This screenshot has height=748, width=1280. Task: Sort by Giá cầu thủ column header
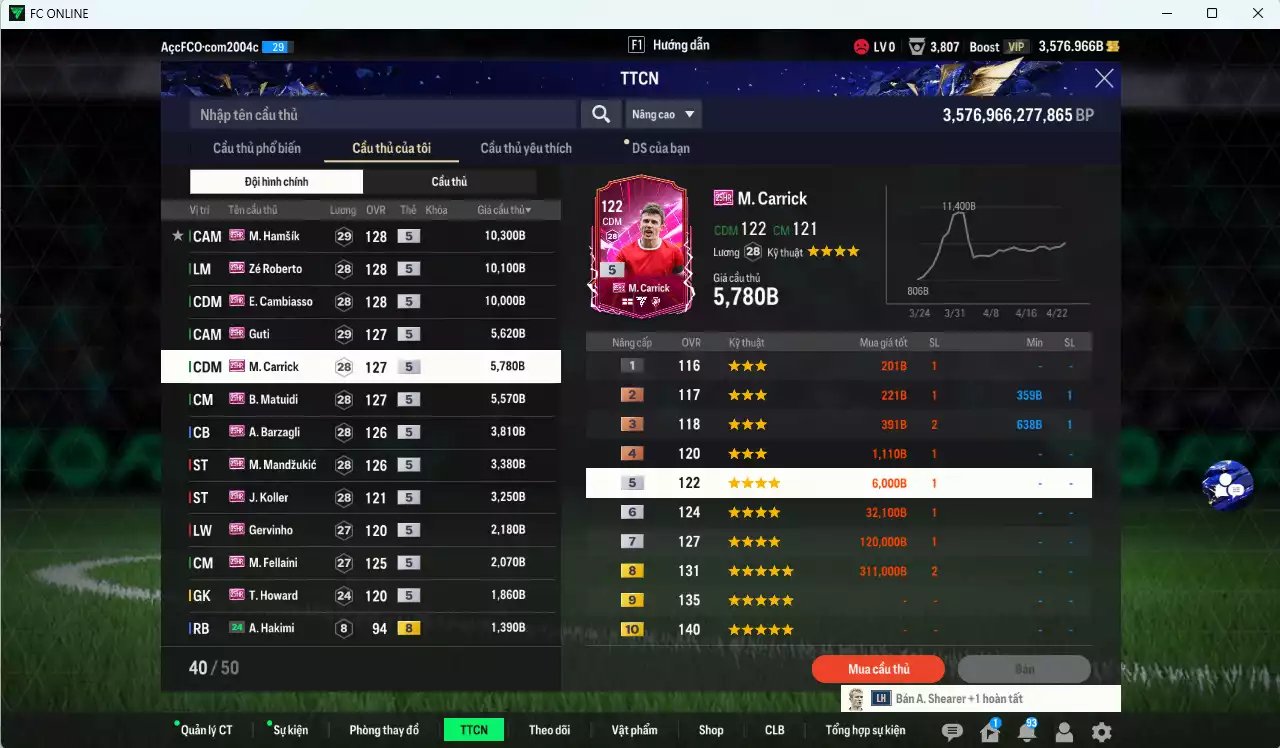(x=504, y=210)
